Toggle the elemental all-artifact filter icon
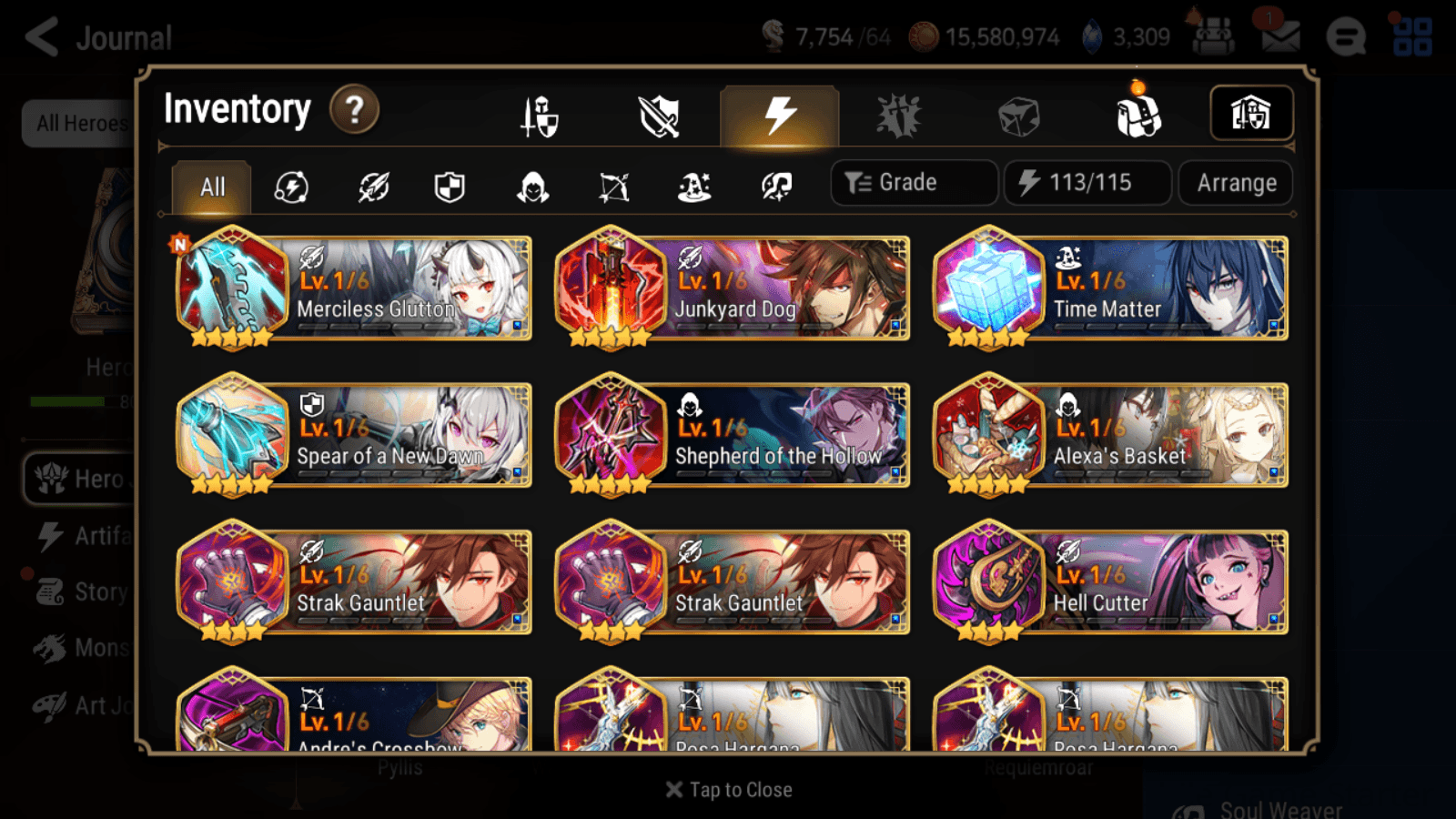The image size is (1456, 819). coord(291,187)
